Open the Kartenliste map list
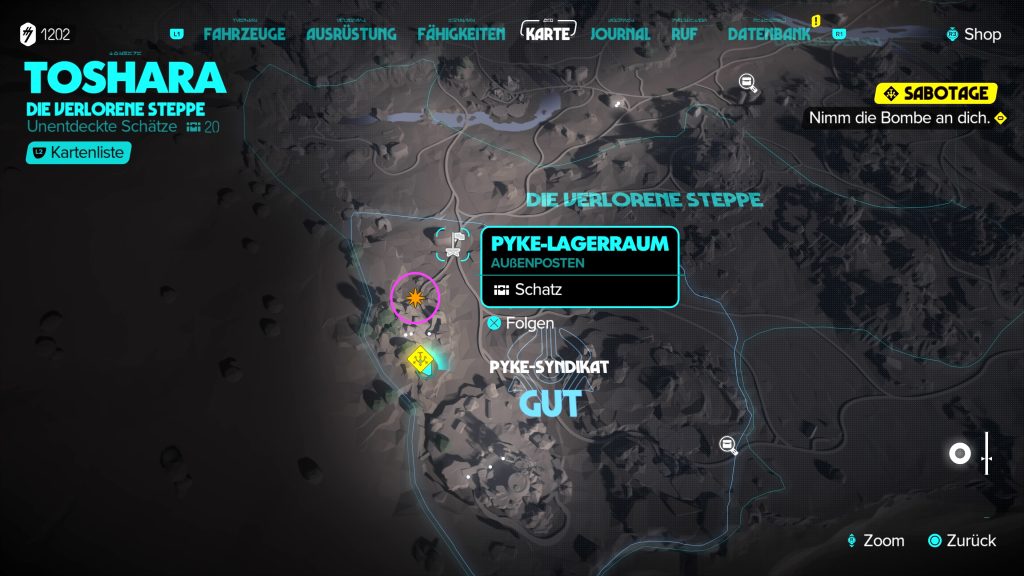Image resolution: width=1024 pixels, height=576 pixels. point(79,153)
